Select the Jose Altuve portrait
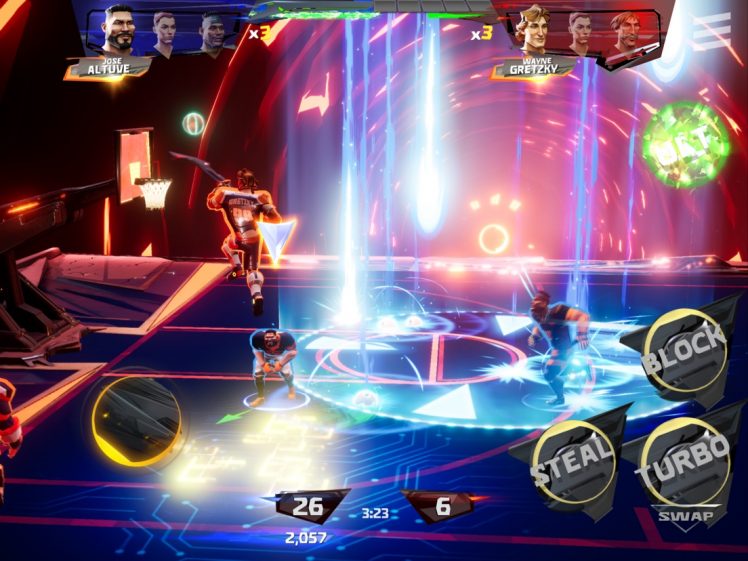The width and height of the screenshot is (748, 561). pyautogui.click(x=118, y=34)
